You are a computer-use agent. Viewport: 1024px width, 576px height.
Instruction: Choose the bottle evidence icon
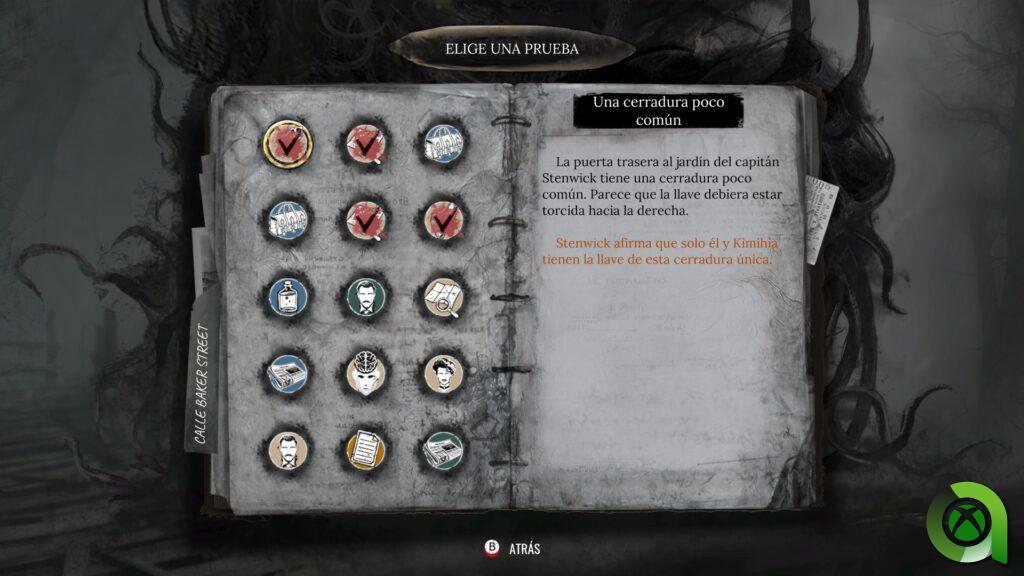click(x=288, y=295)
